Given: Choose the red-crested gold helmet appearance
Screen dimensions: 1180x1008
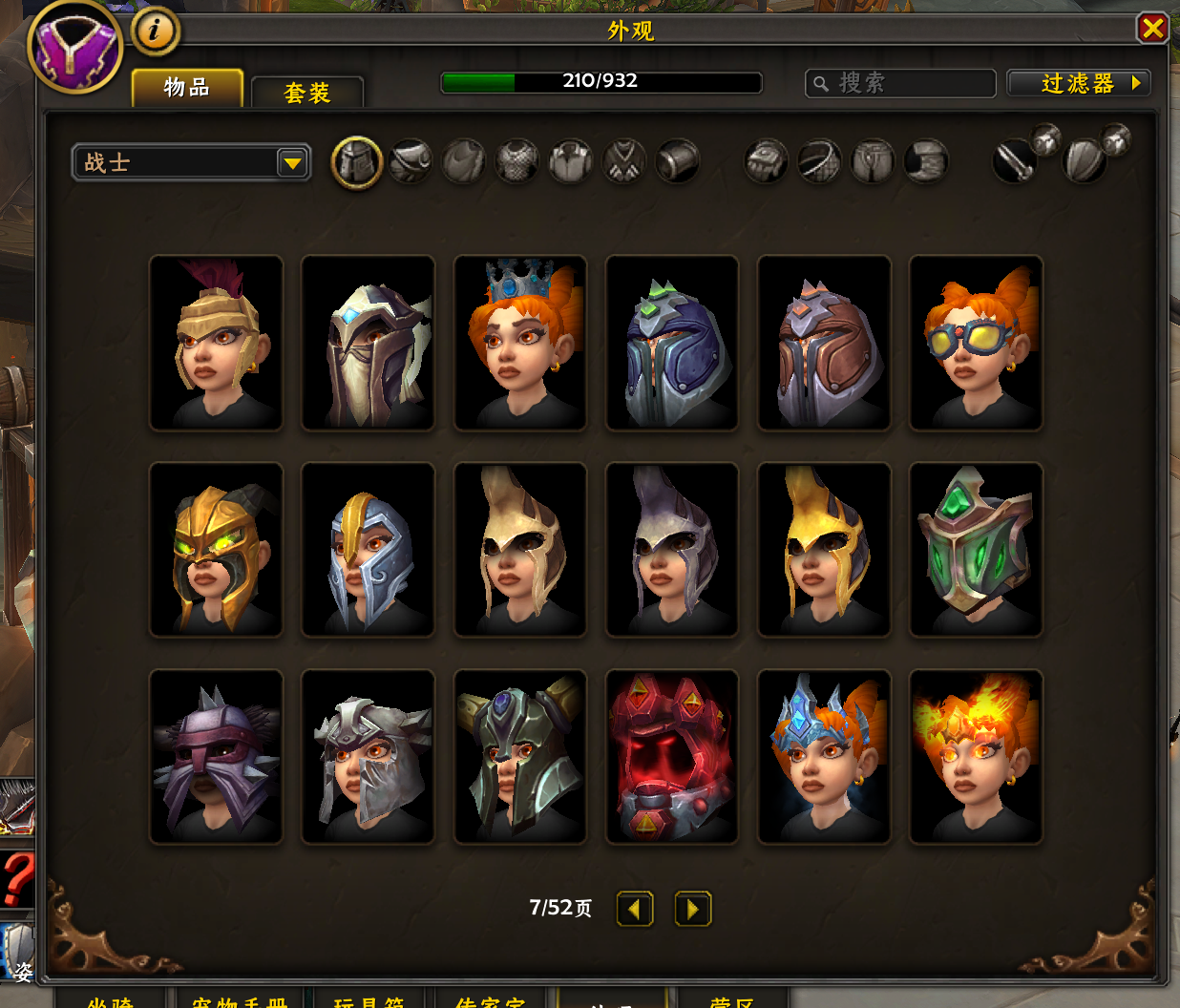Looking at the screenshot, I should [x=216, y=343].
